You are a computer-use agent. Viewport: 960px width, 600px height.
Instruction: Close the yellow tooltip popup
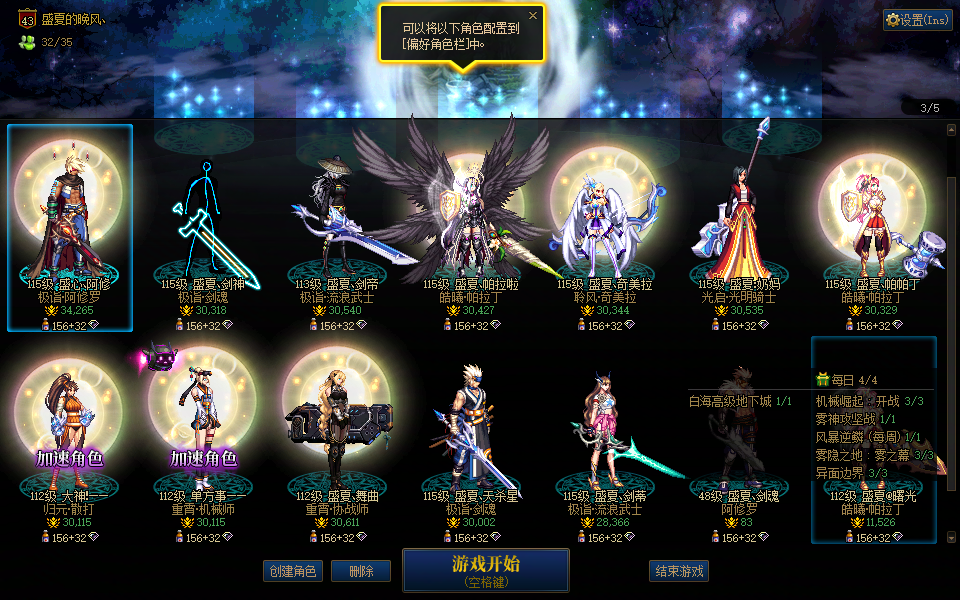pyautogui.click(x=533, y=16)
